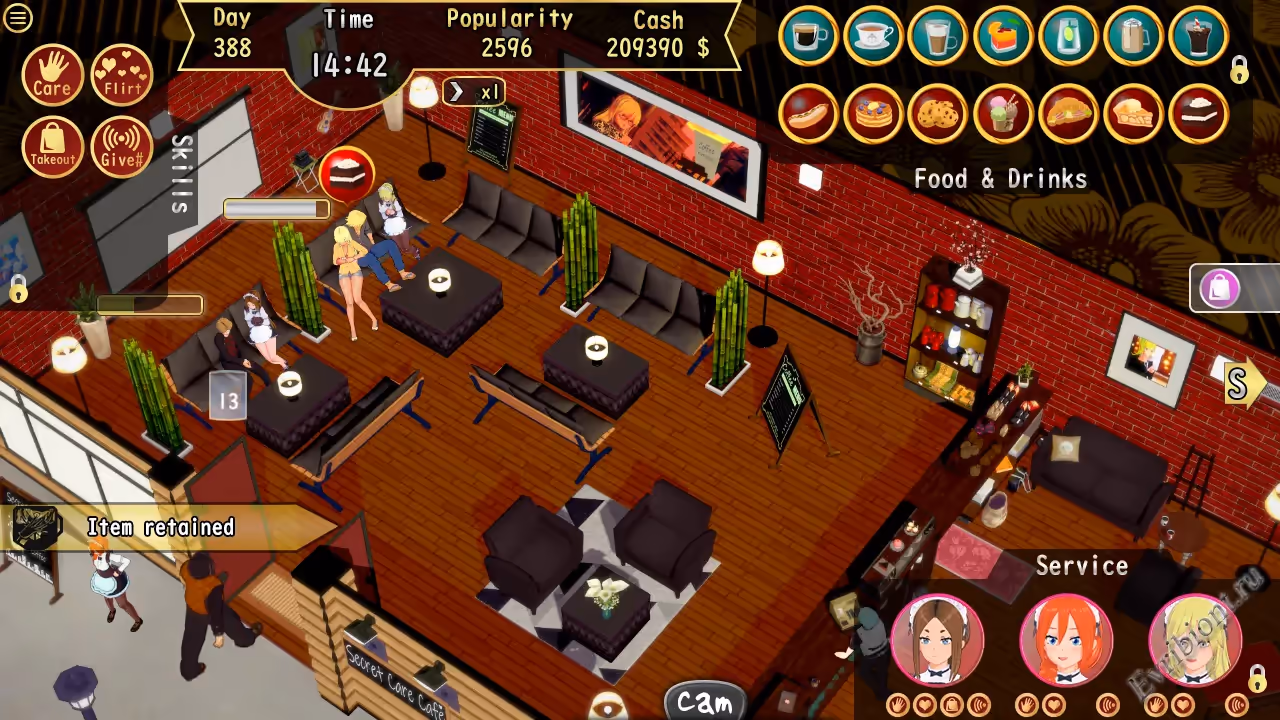1280x720 pixels.
Task: Select the Takeout skill button
Action: [x=52, y=147]
